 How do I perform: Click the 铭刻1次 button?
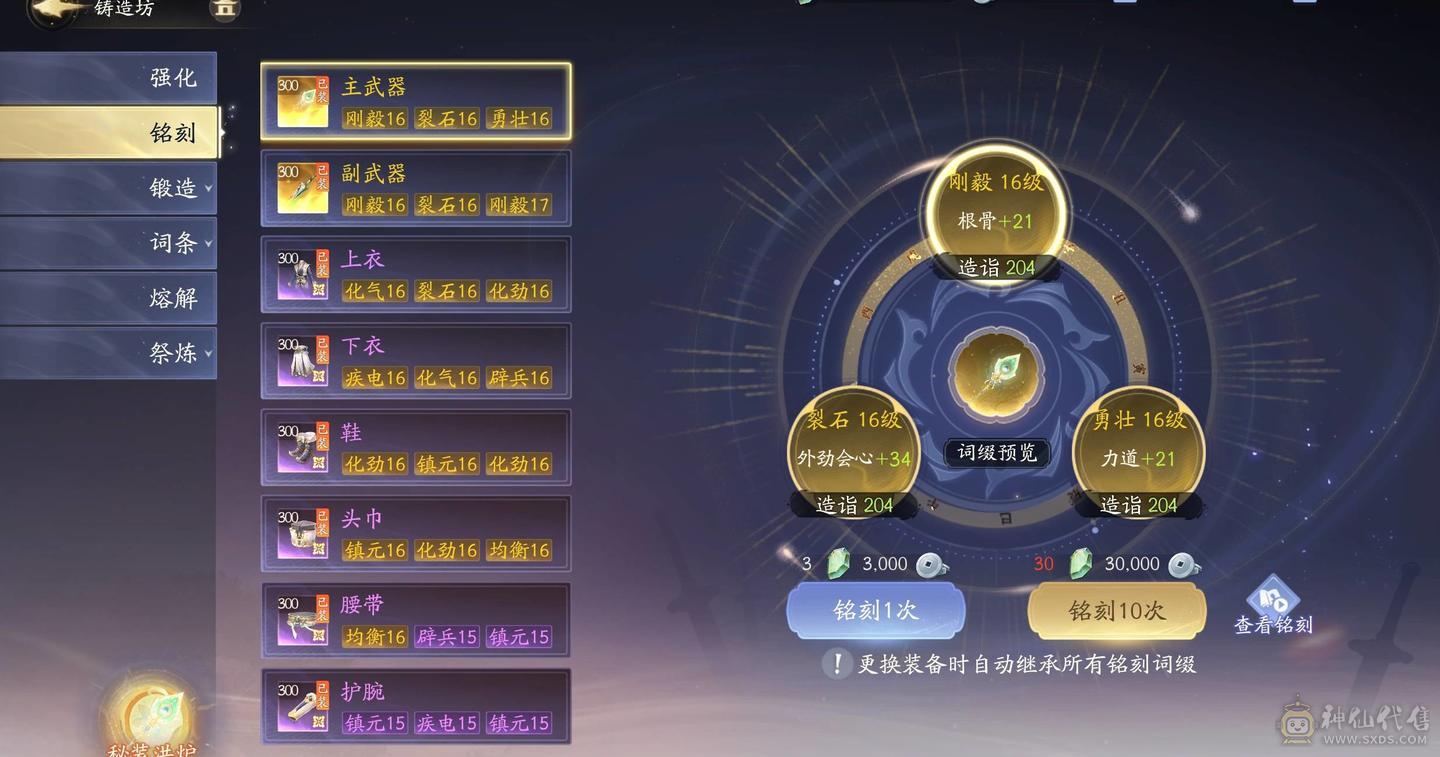pyautogui.click(x=875, y=611)
